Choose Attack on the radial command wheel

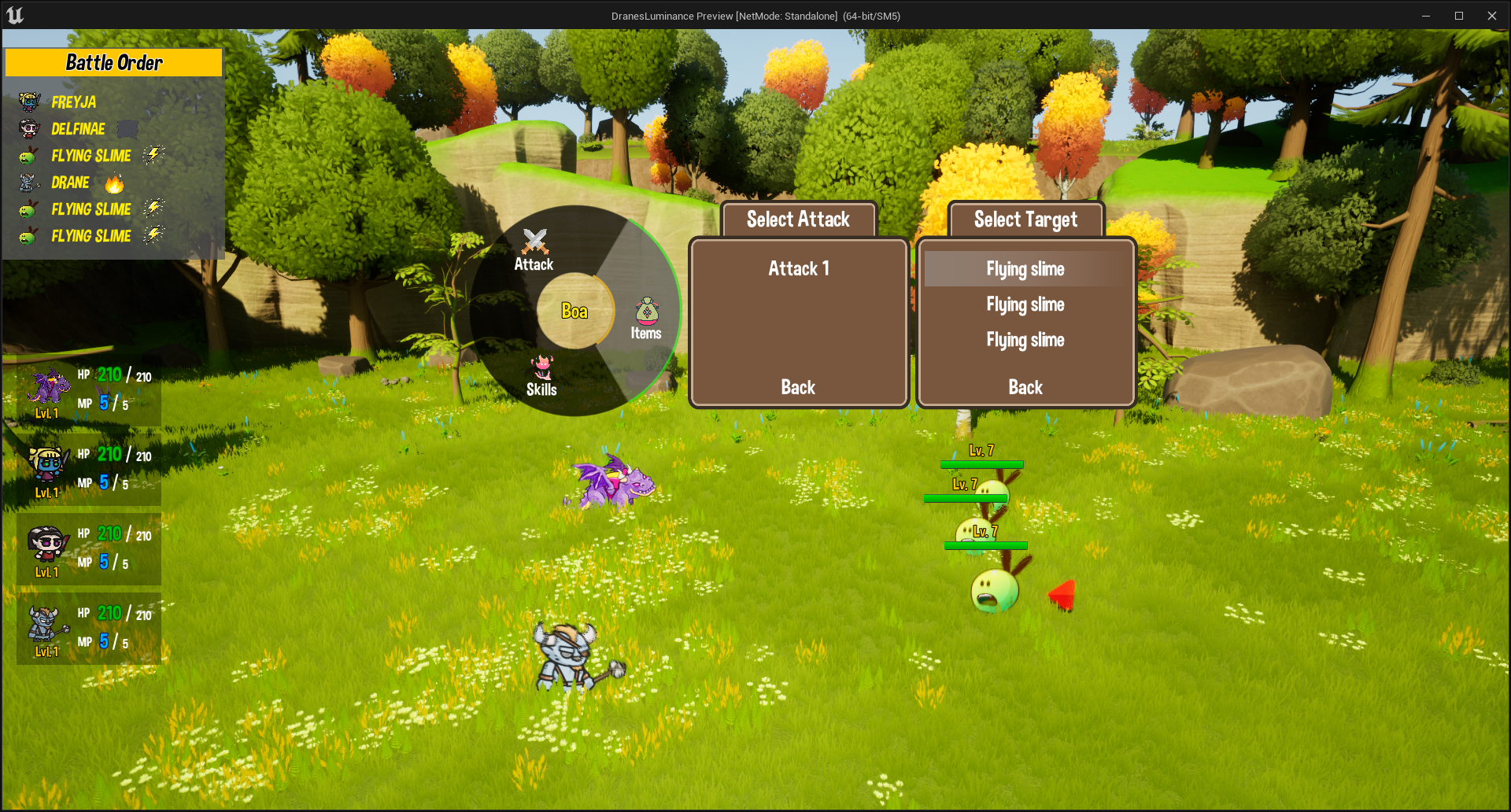point(534,250)
